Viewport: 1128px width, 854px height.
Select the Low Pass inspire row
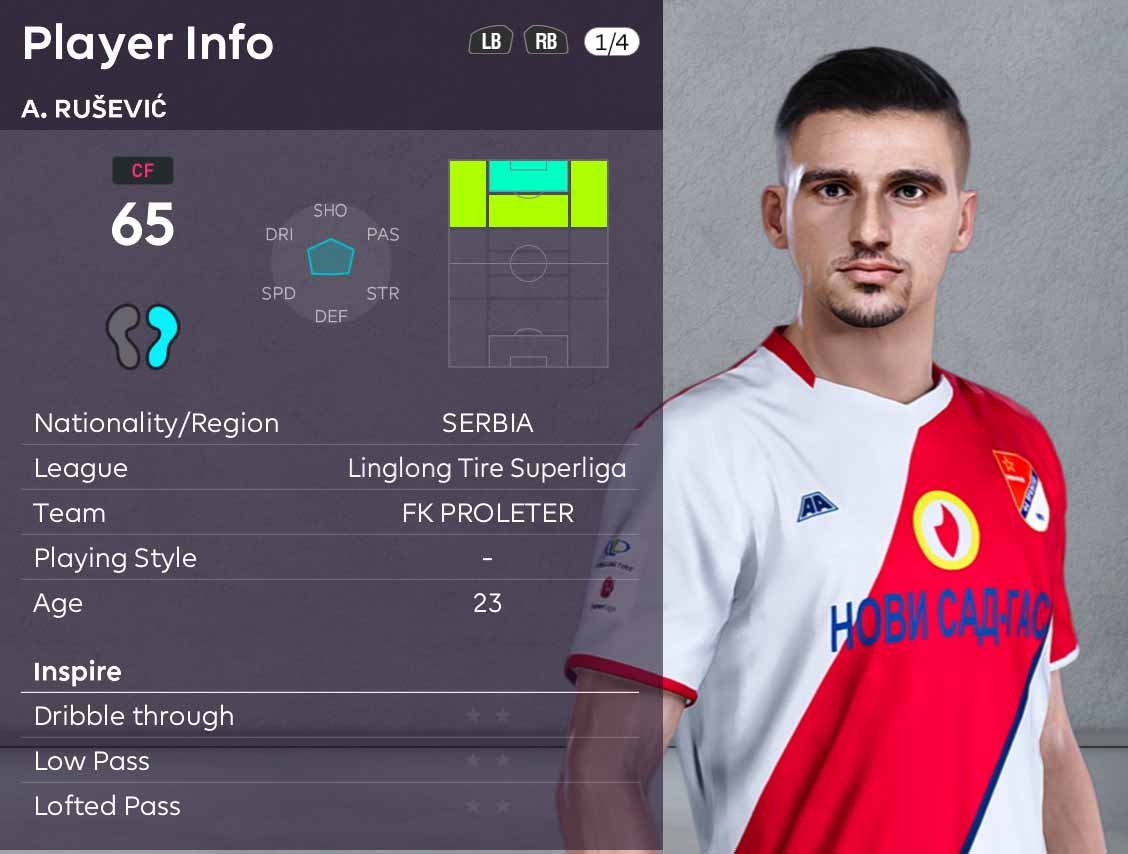point(330,761)
